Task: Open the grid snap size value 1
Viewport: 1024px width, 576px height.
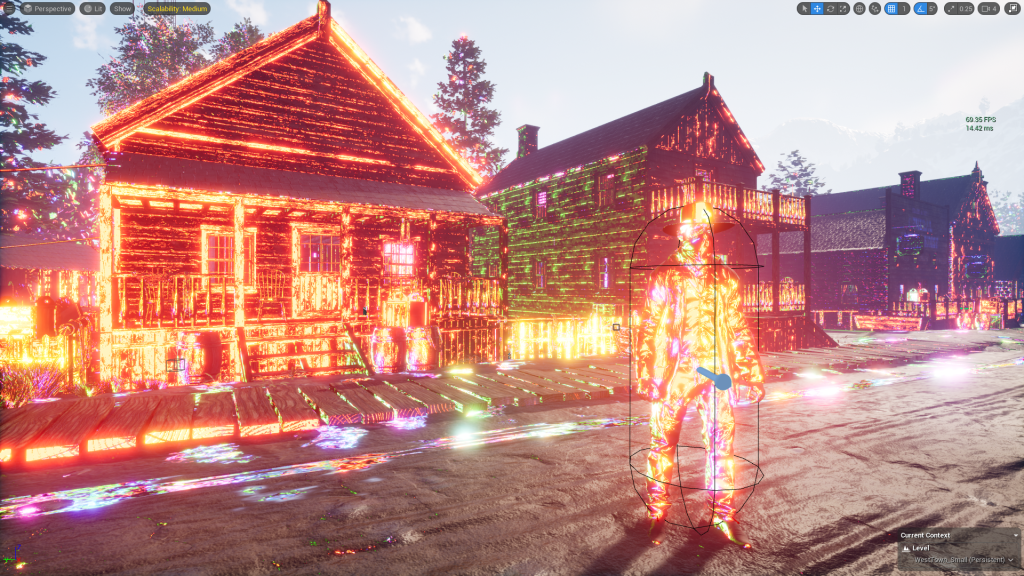Action: pos(904,8)
